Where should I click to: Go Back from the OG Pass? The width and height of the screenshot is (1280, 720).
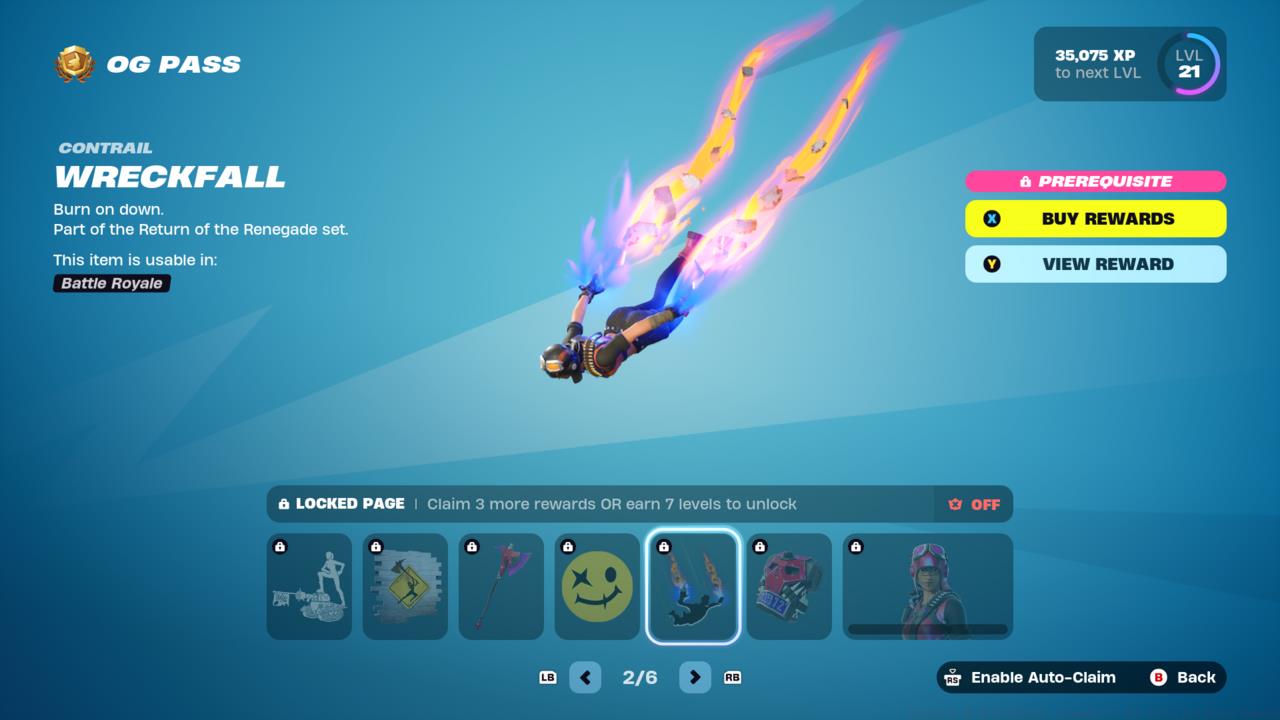click(x=1183, y=677)
